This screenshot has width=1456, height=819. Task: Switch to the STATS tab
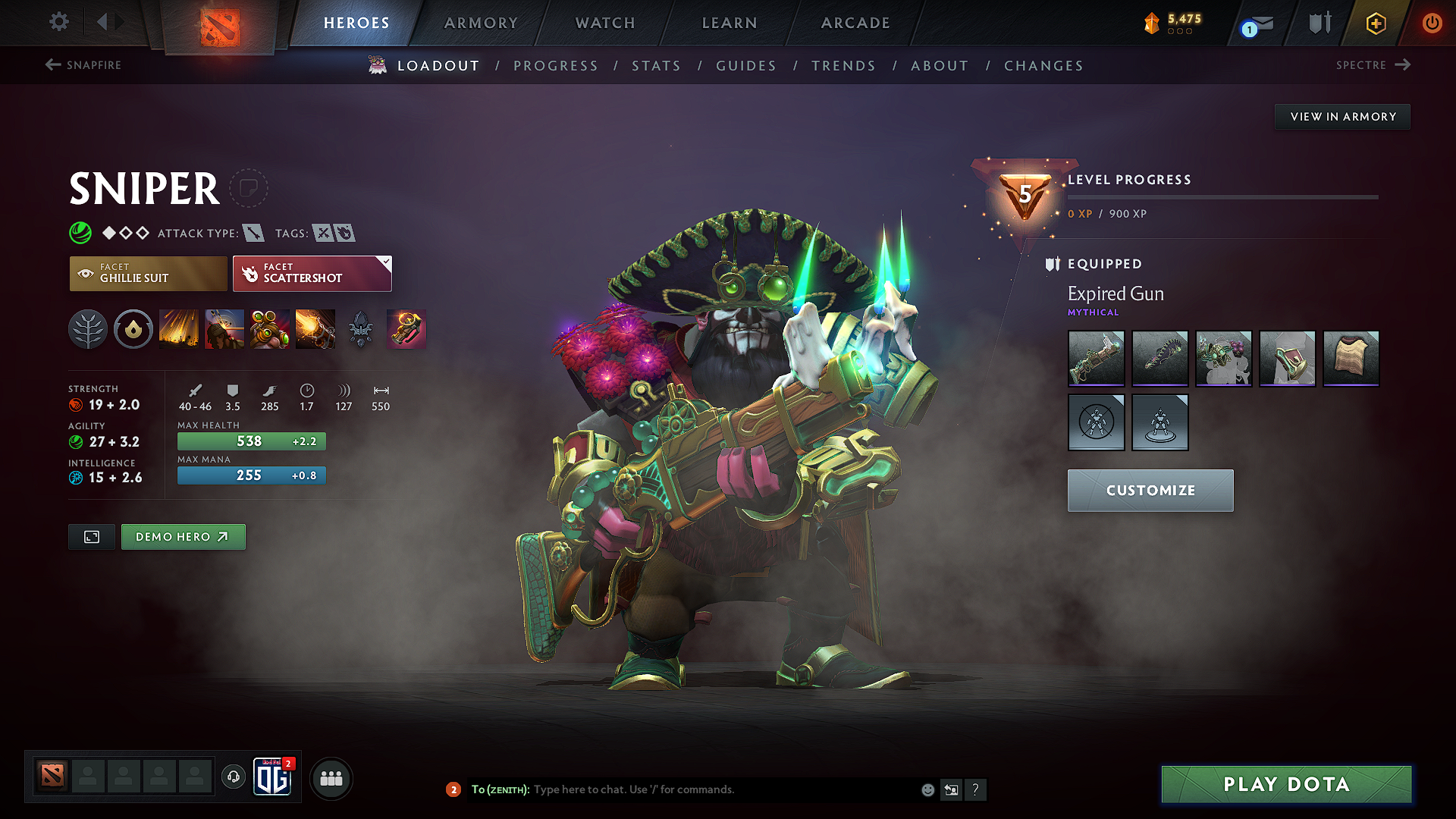(657, 66)
